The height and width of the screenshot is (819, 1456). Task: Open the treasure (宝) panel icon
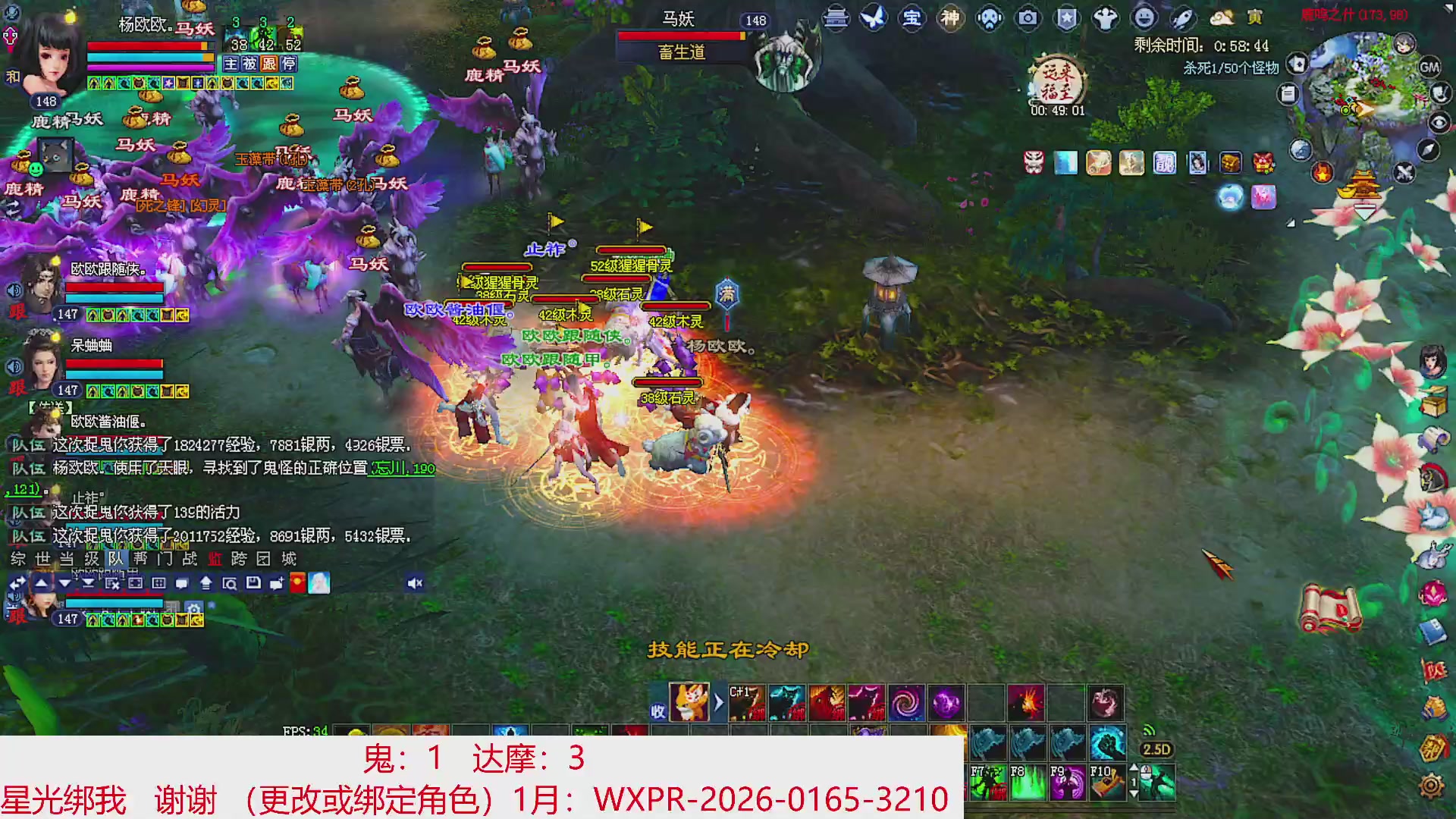(x=913, y=17)
